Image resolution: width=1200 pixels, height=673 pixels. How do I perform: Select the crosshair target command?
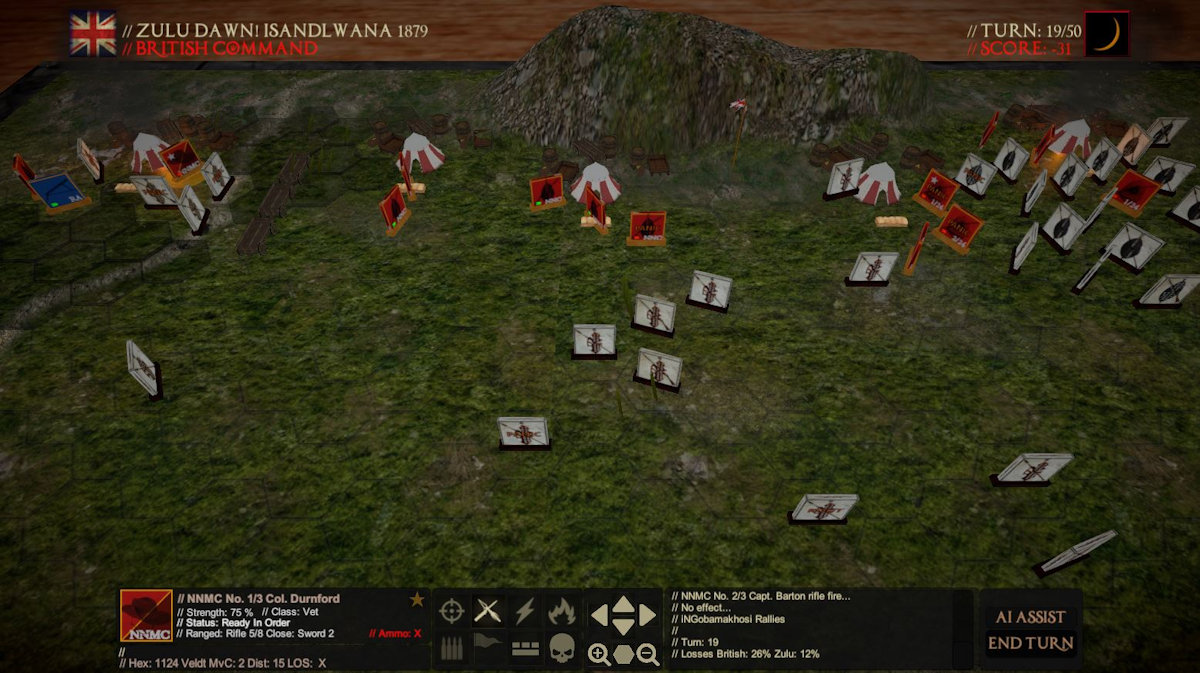452,610
